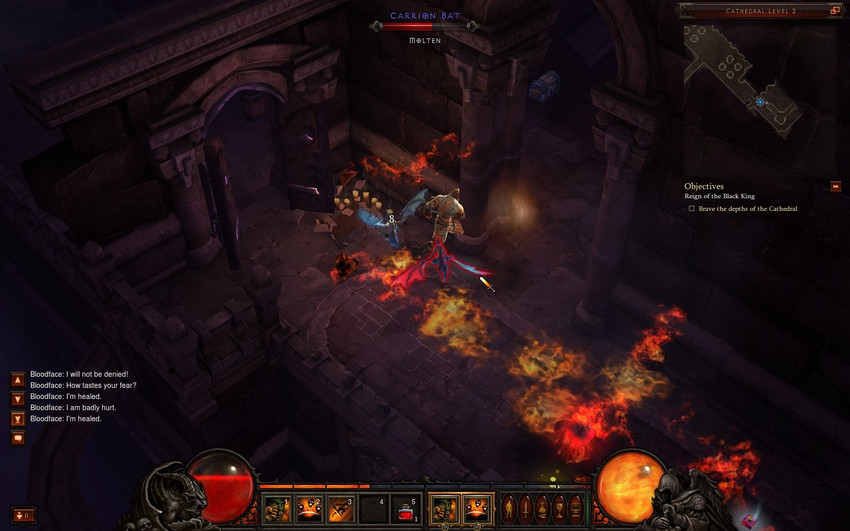Activate the skill in hotbar slot 1
The image size is (850, 531).
(x=277, y=508)
